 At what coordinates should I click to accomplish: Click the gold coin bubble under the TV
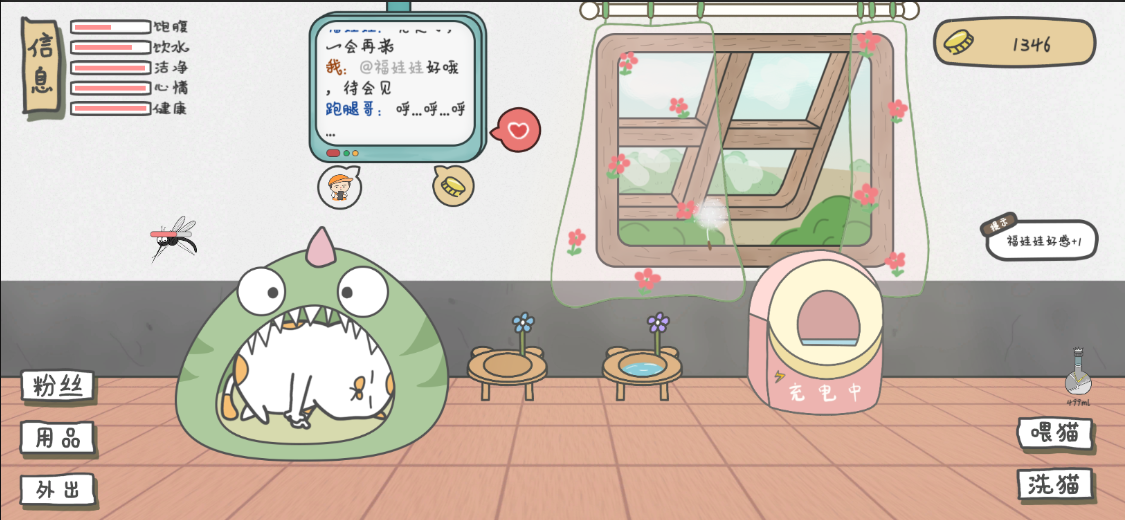coord(454,185)
